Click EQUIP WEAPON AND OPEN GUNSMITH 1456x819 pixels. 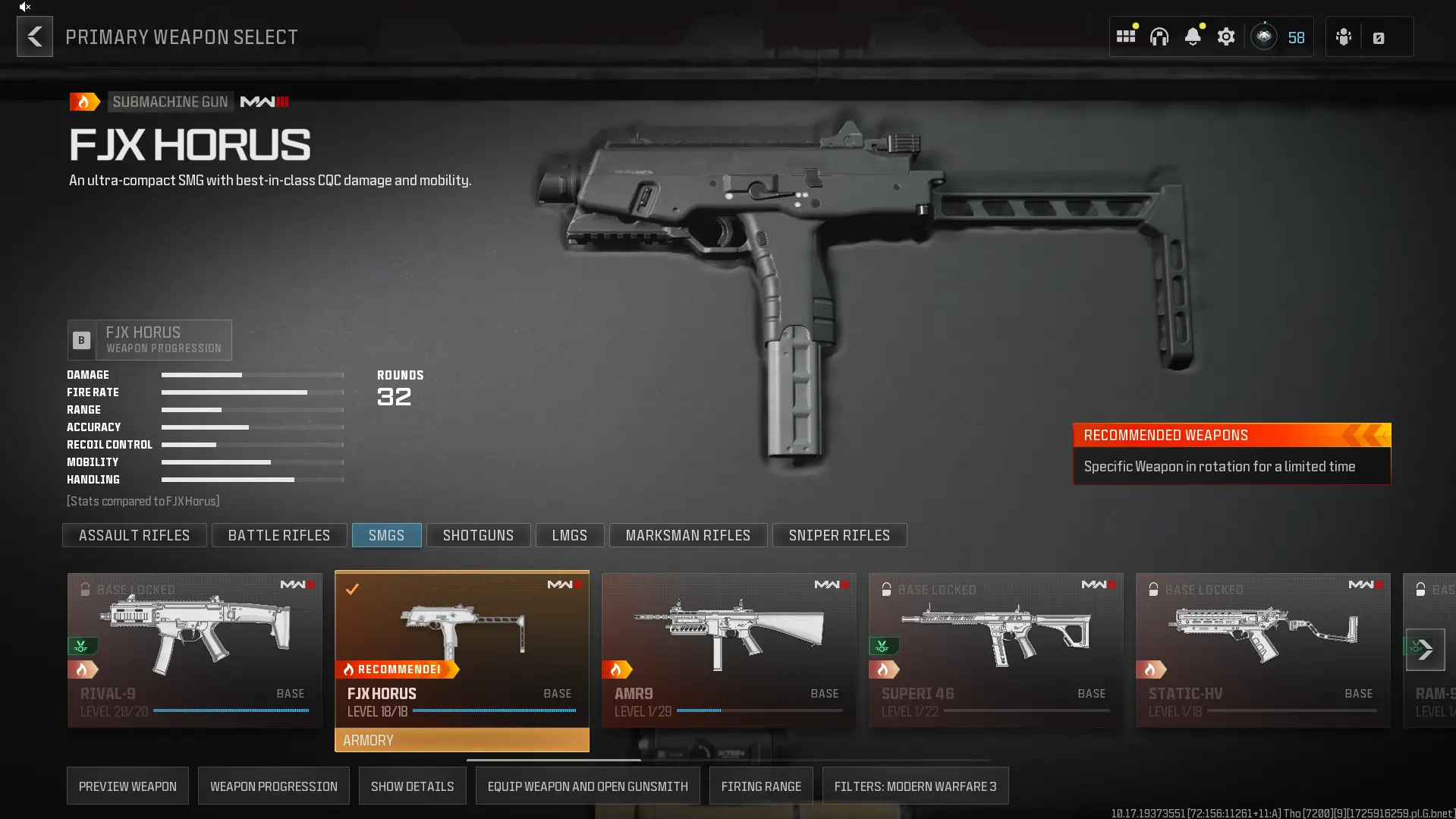pyautogui.click(x=587, y=786)
